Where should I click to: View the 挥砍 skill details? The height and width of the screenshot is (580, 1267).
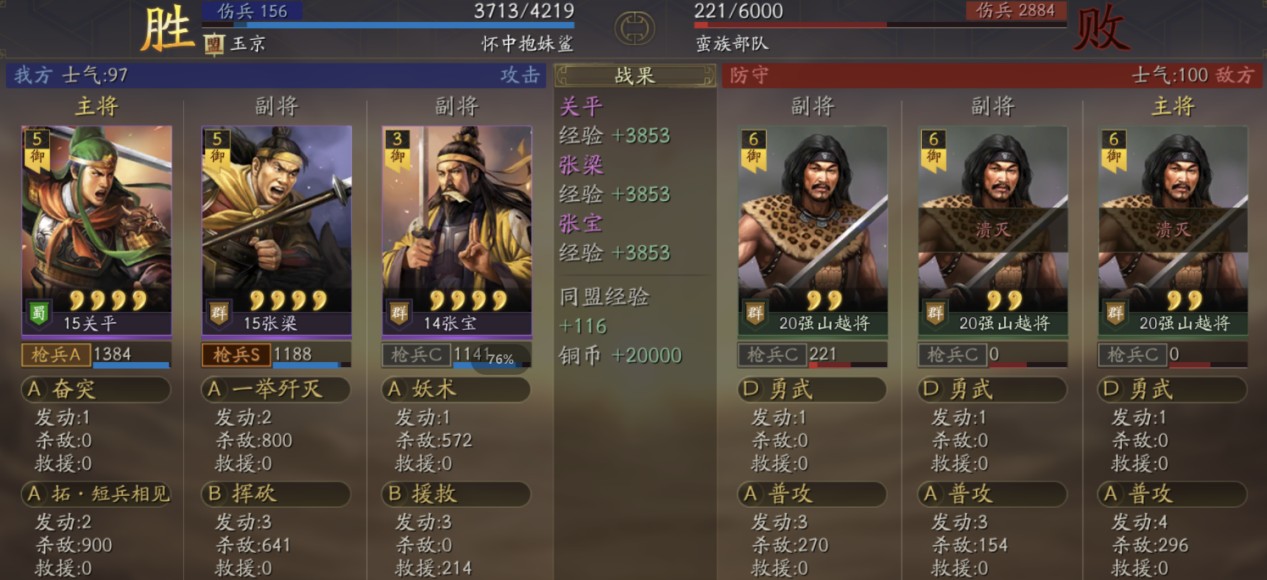[x=275, y=493]
